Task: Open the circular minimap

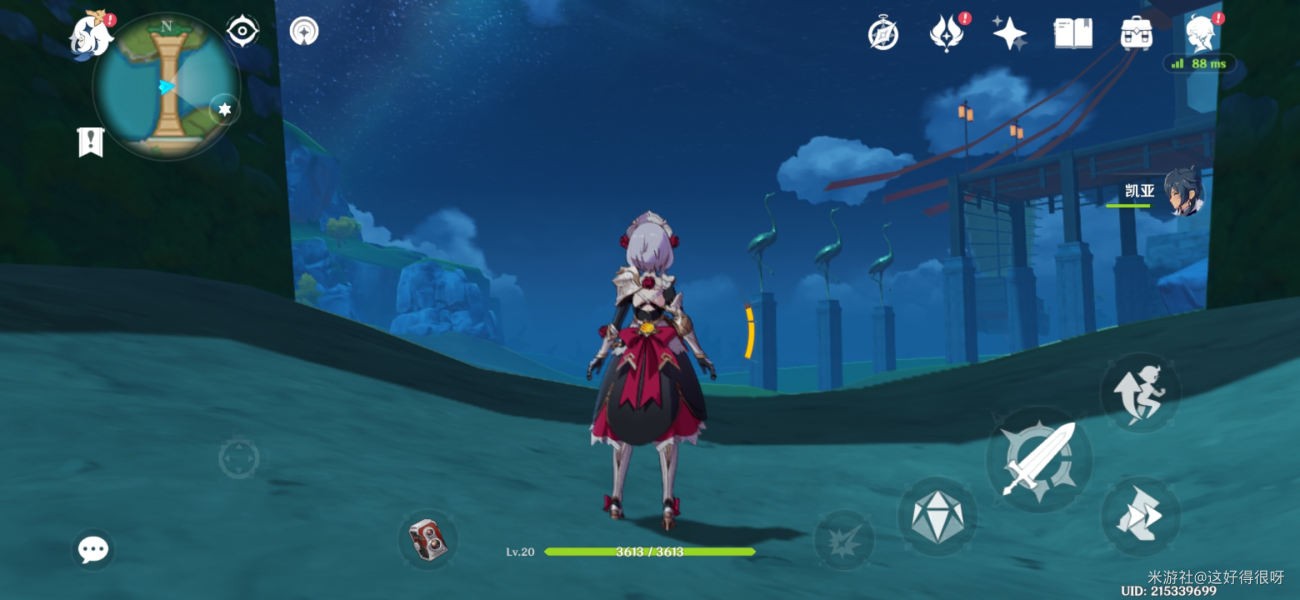Action: click(x=166, y=86)
